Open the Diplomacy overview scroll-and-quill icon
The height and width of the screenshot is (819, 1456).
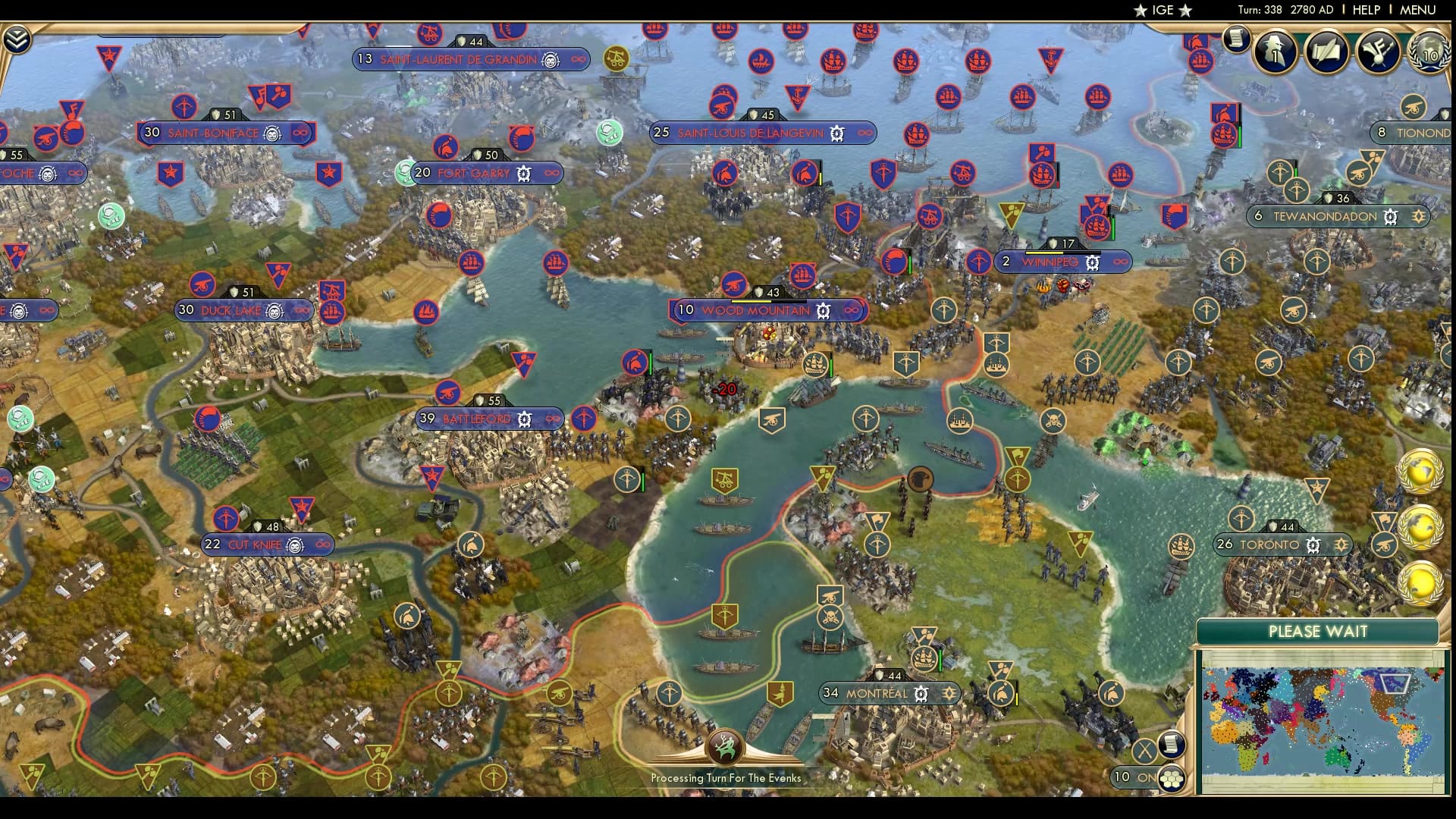click(1325, 53)
